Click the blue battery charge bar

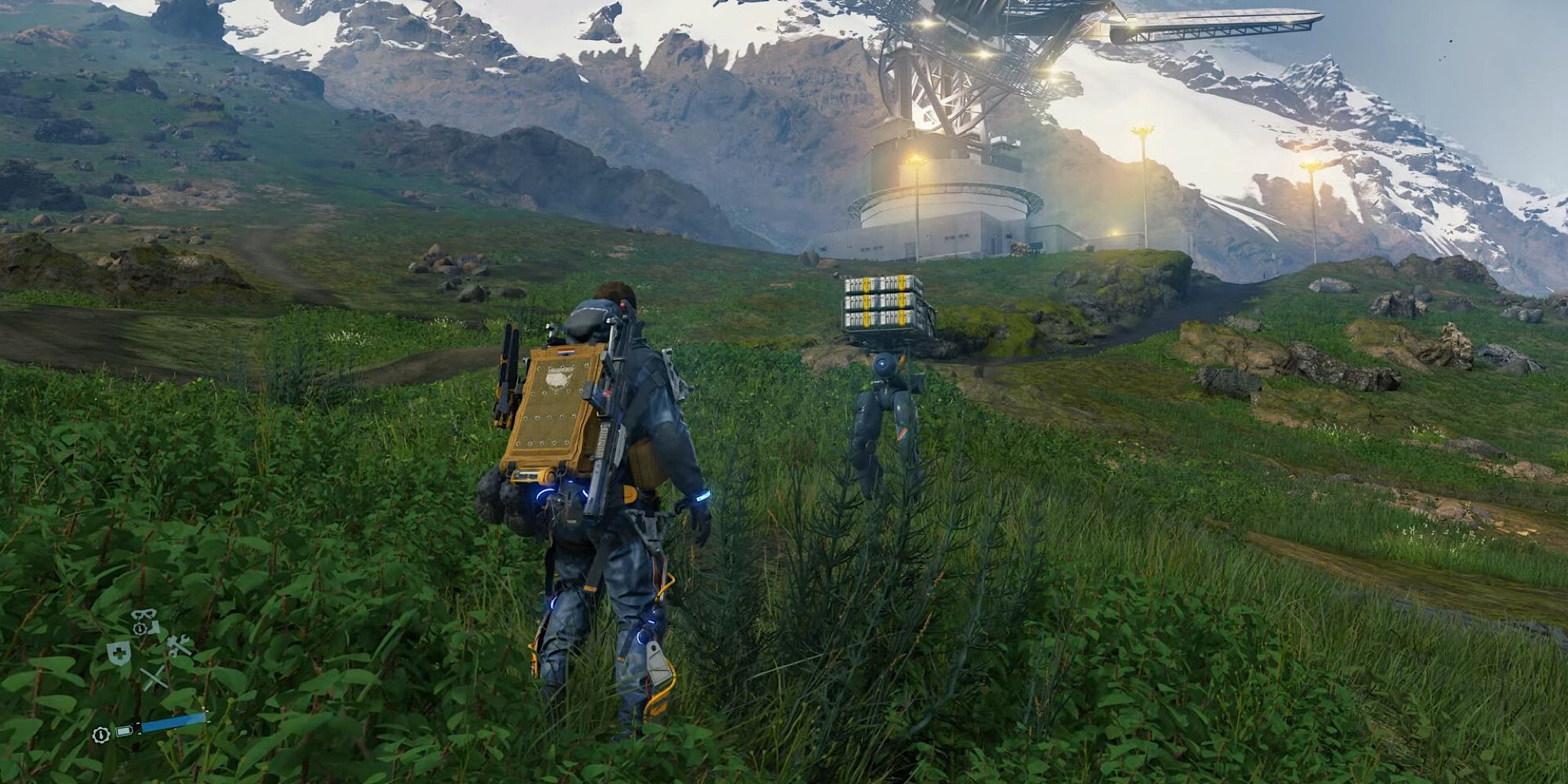click(x=173, y=722)
